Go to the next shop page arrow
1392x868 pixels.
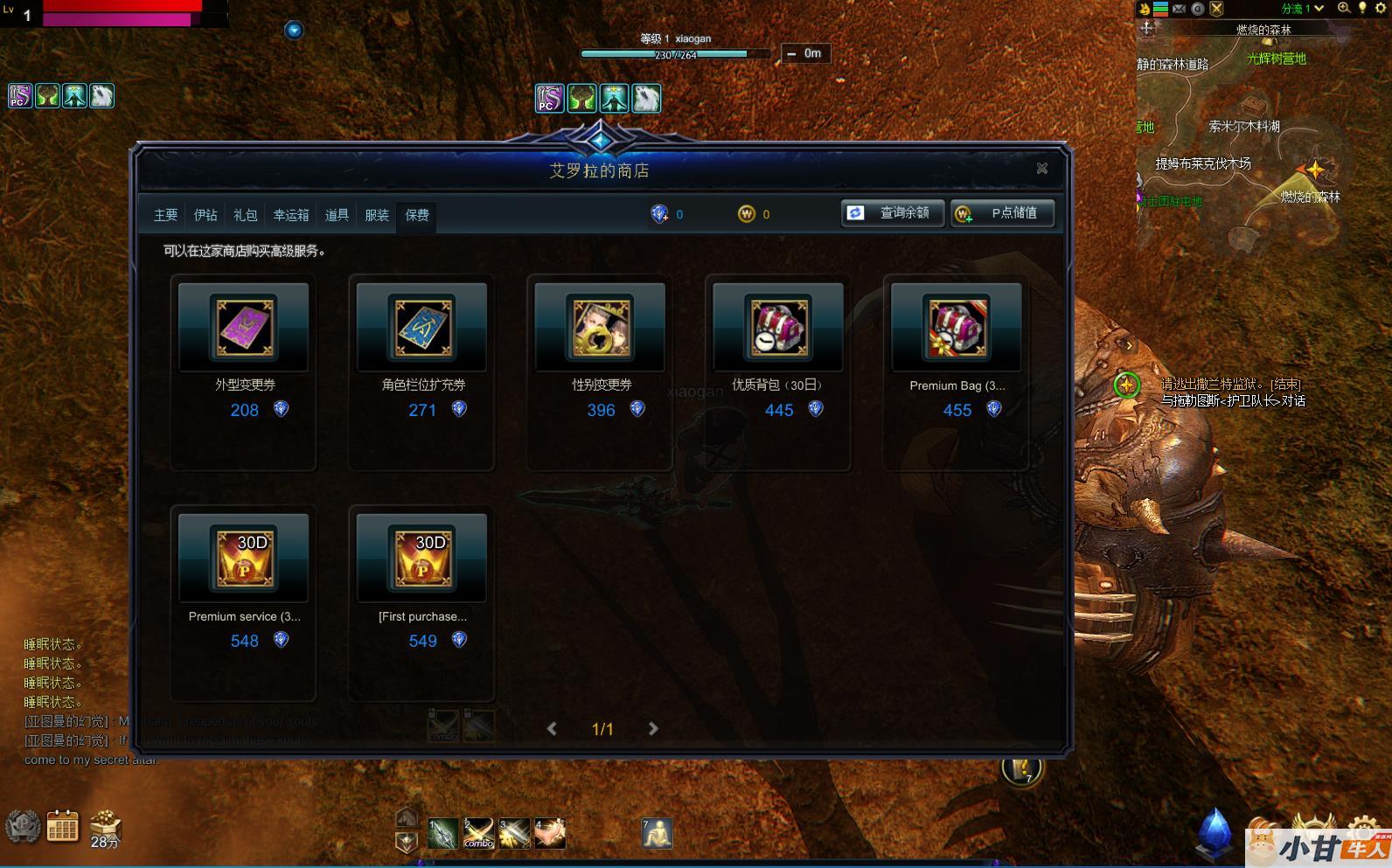coord(653,729)
